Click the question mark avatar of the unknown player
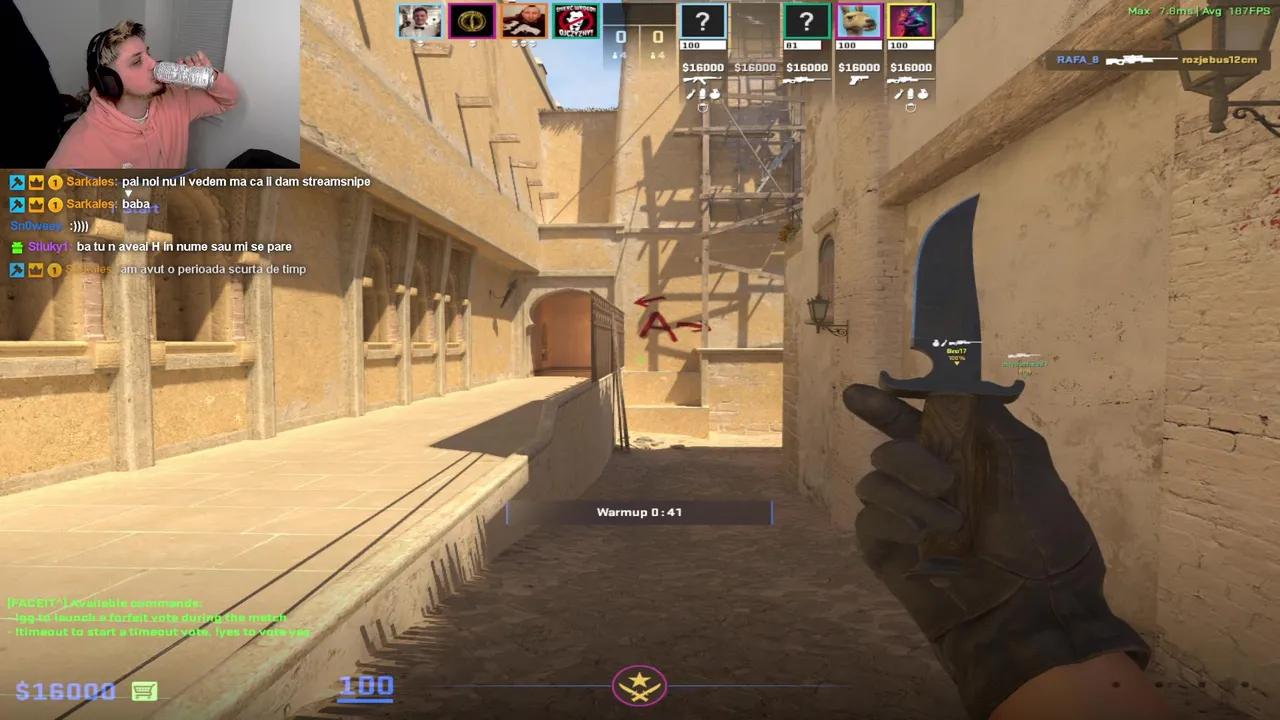The height and width of the screenshot is (720, 1280). [702, 21]
